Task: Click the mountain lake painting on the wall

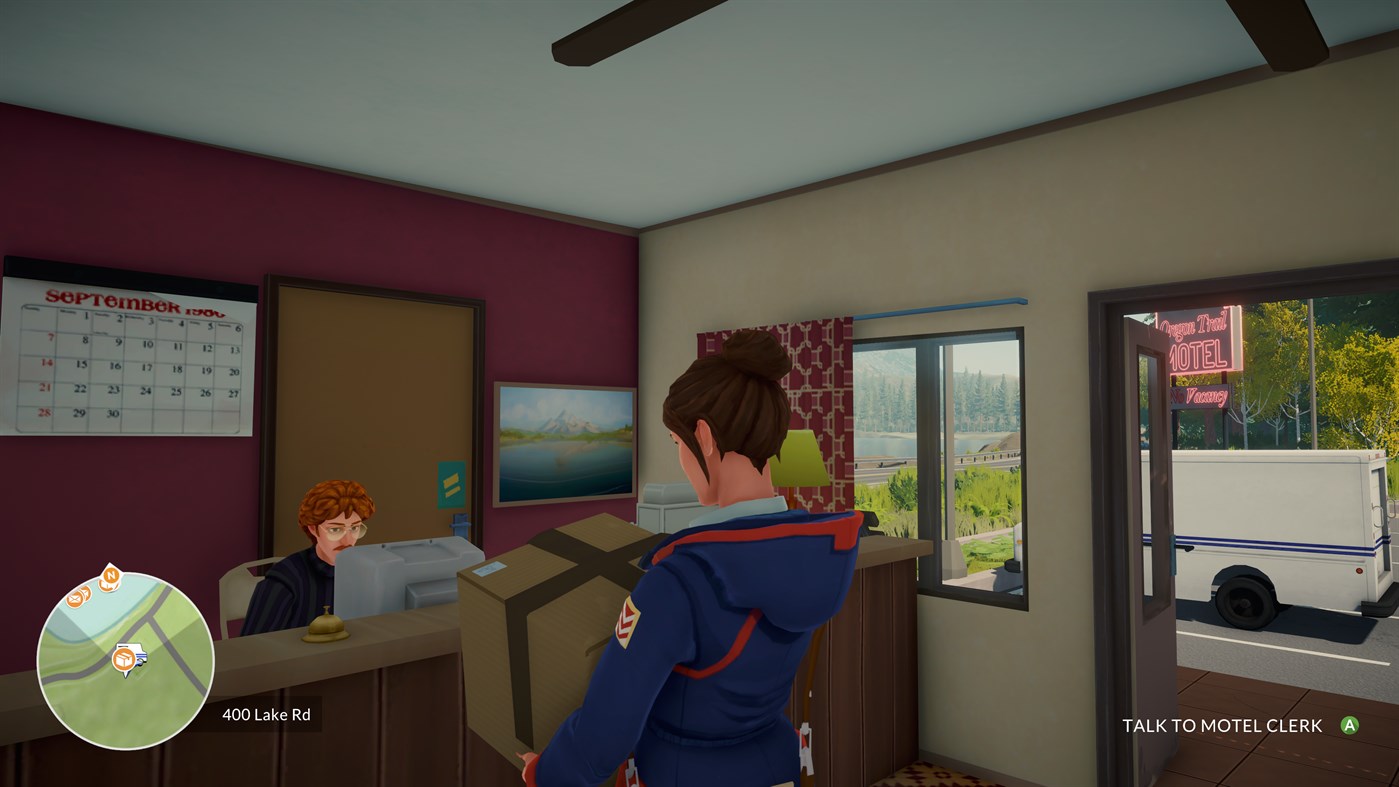Action: tap(564, 441)
